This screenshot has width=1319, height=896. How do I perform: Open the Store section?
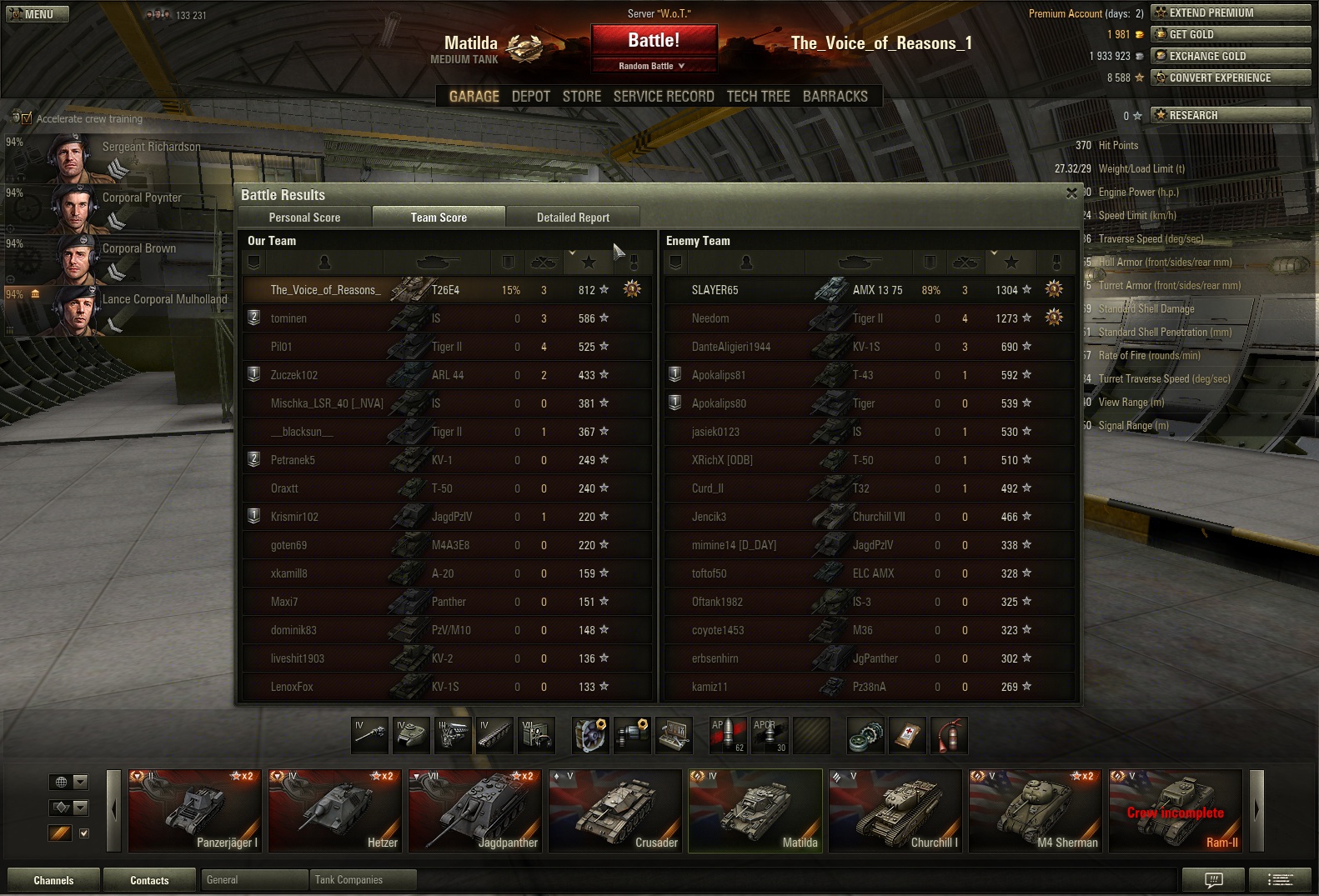pyautogui.click(x=581, y=97)
